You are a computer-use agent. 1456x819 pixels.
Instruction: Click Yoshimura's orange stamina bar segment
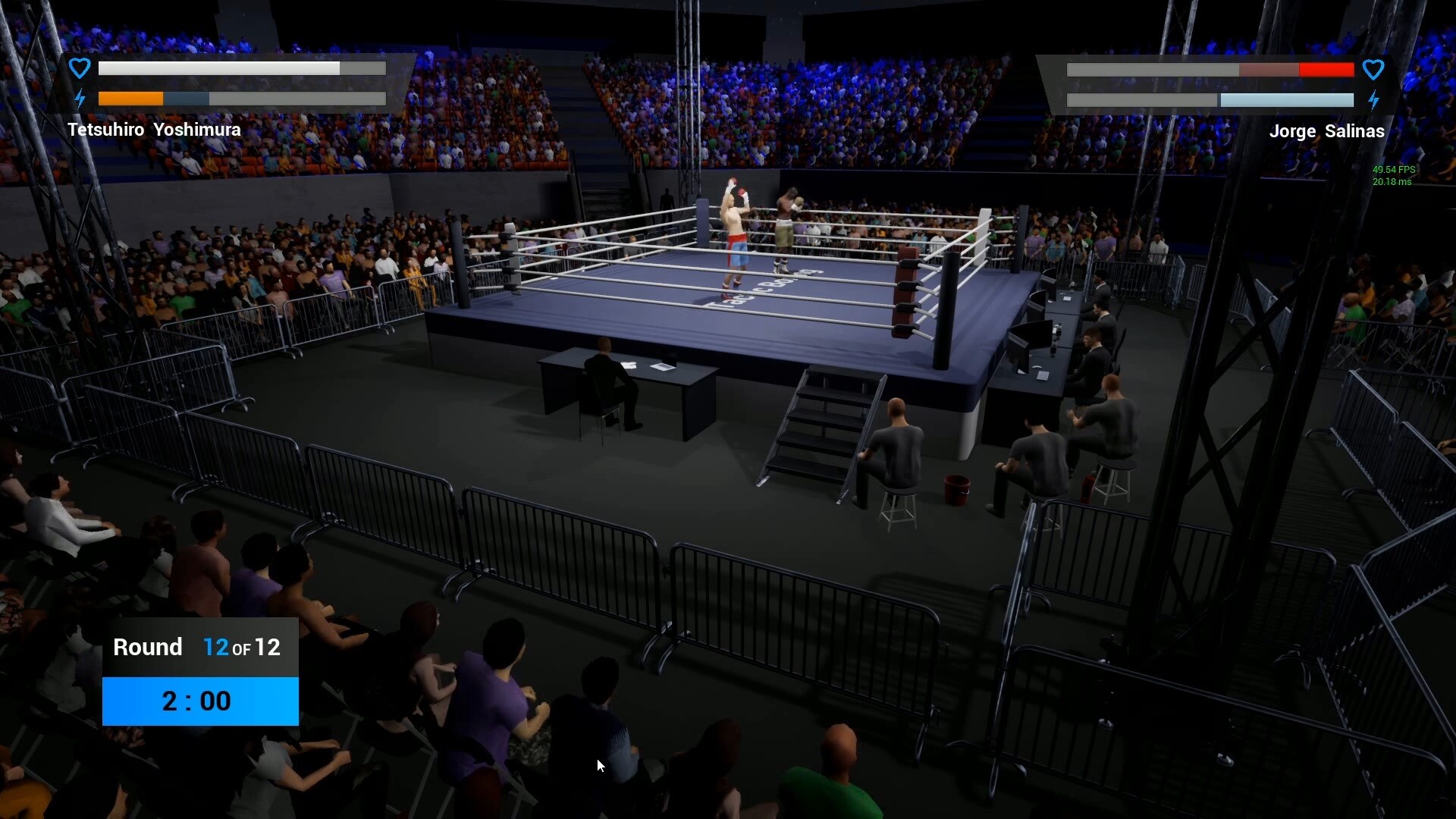130,99
